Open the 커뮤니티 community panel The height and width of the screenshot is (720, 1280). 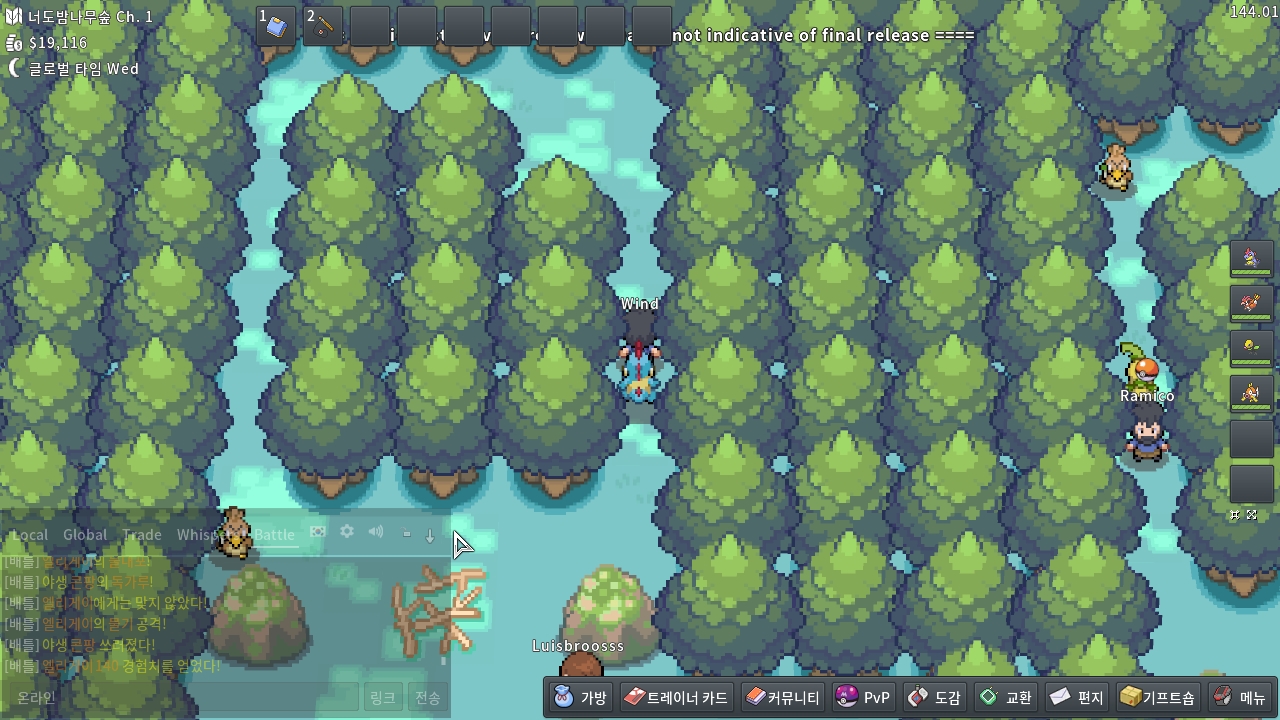pos(783,697)
